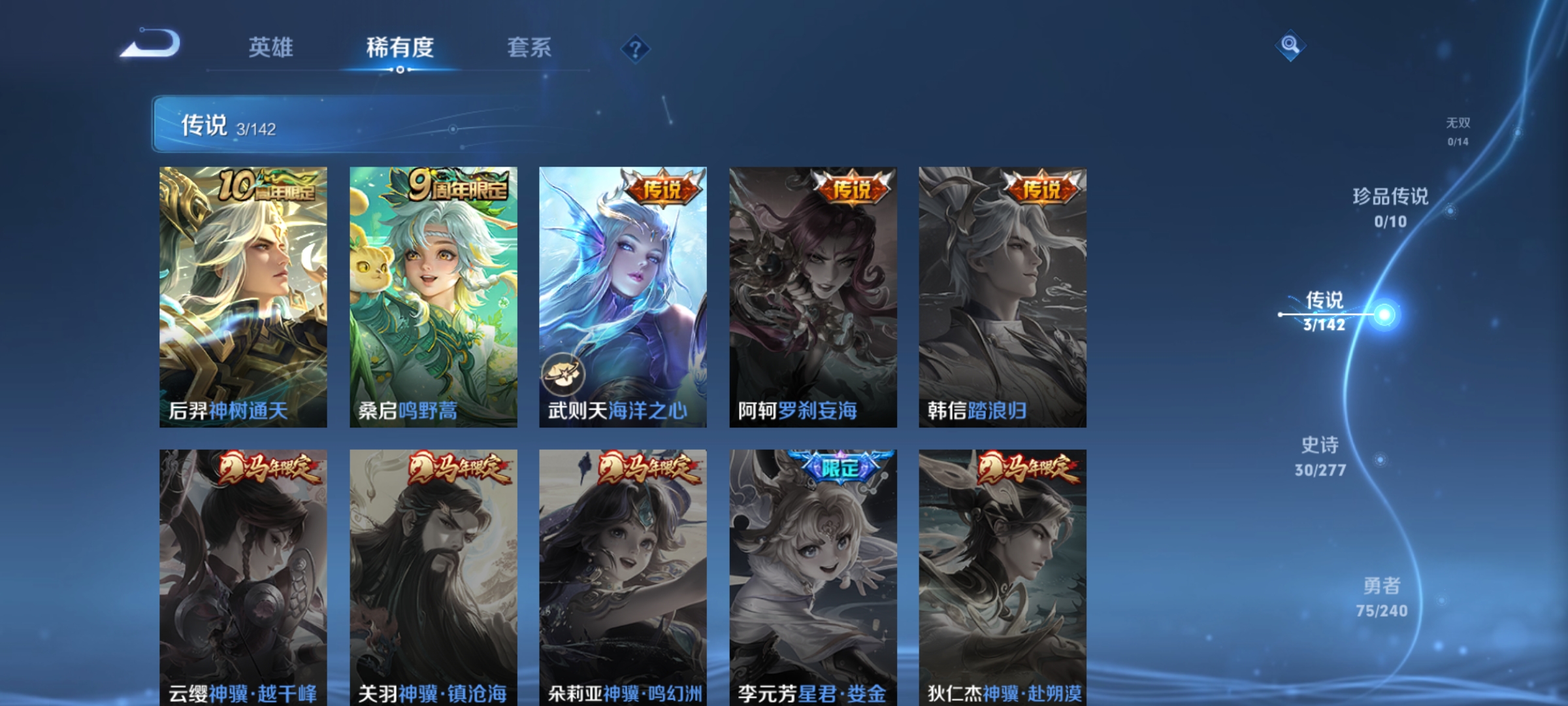
Task: Click the help question mark icon
Action: (637, 49)
